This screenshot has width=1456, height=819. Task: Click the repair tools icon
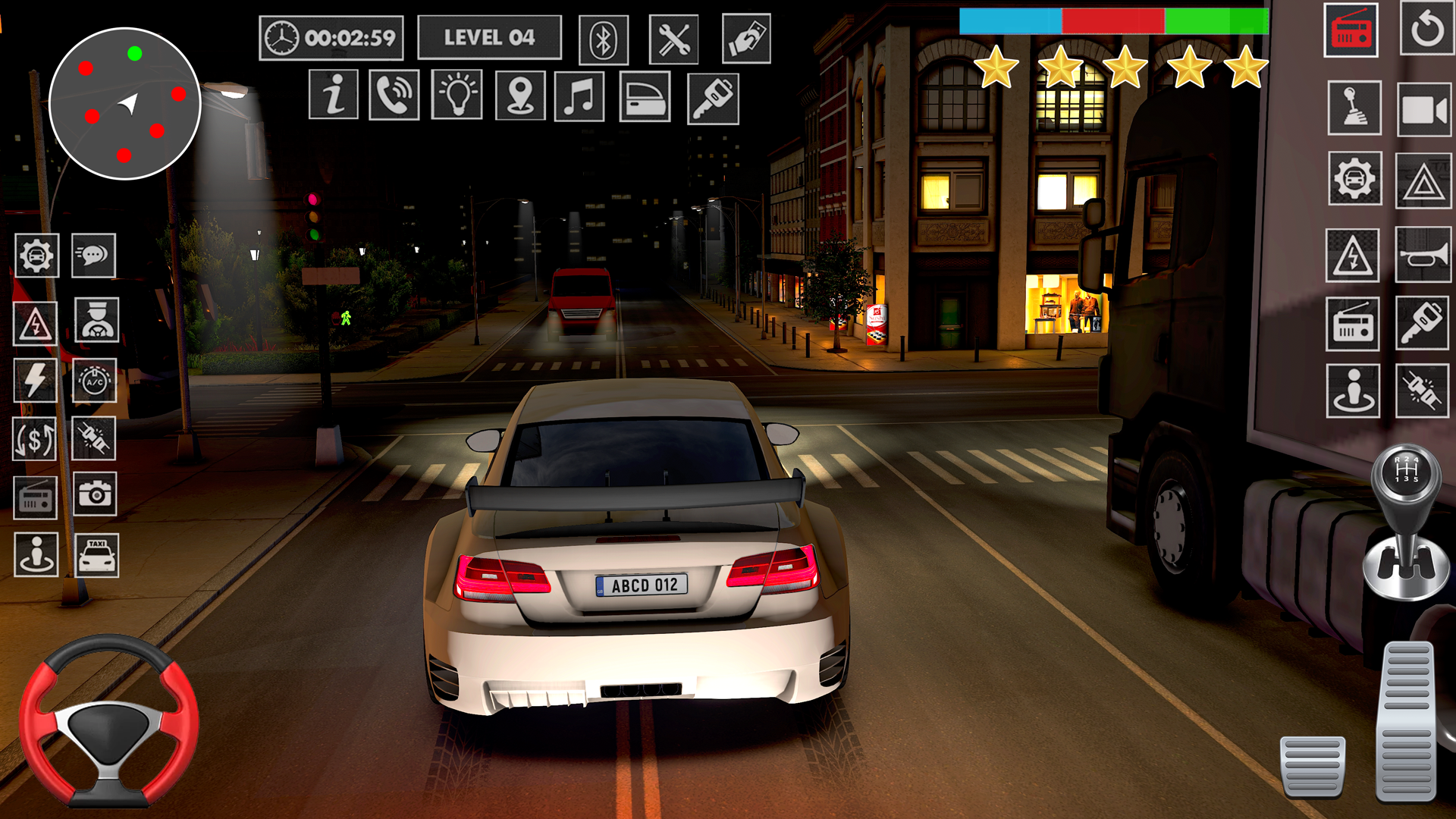coord(676,38)
